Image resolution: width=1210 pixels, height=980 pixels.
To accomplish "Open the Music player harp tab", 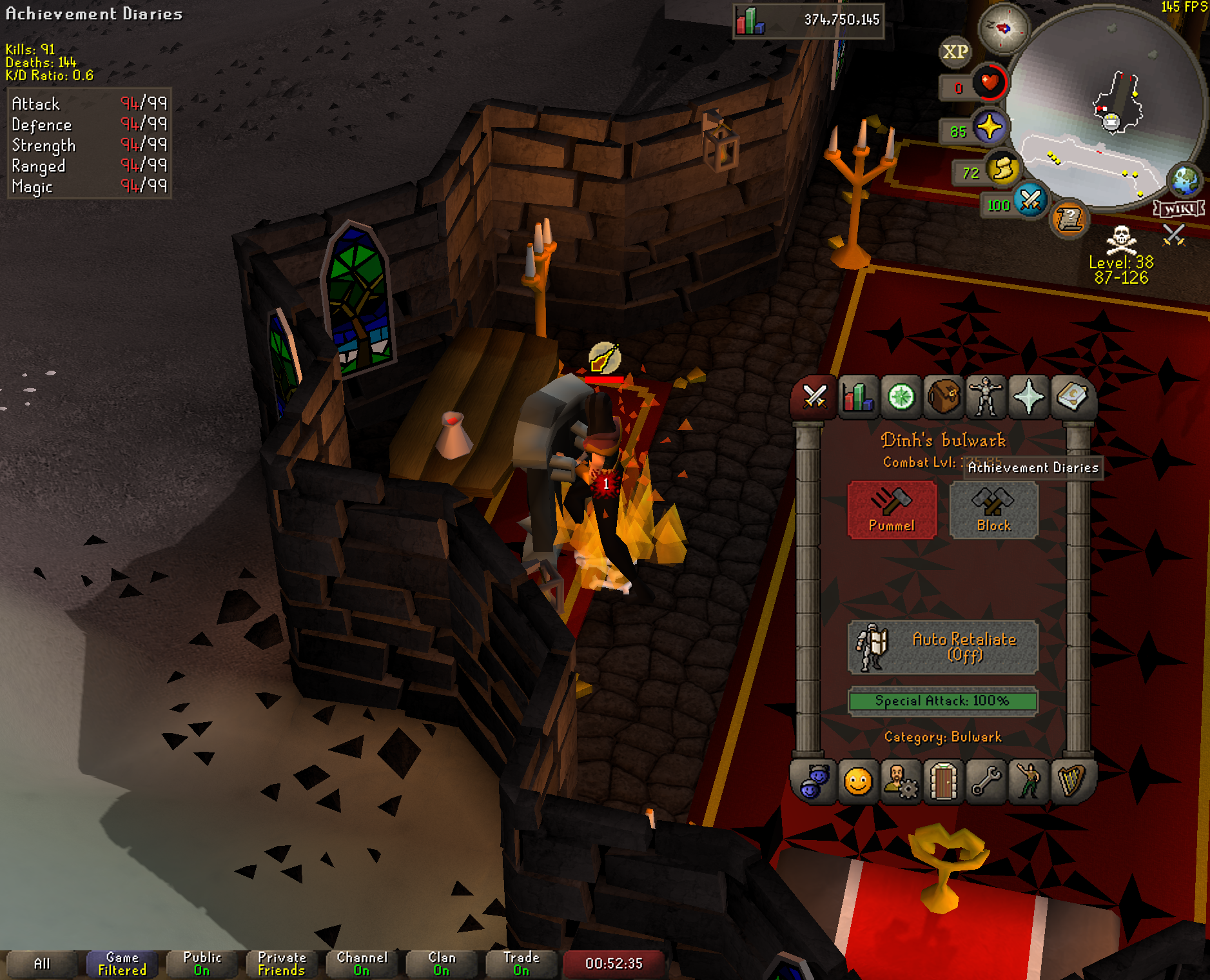I will coord(1071,782).
